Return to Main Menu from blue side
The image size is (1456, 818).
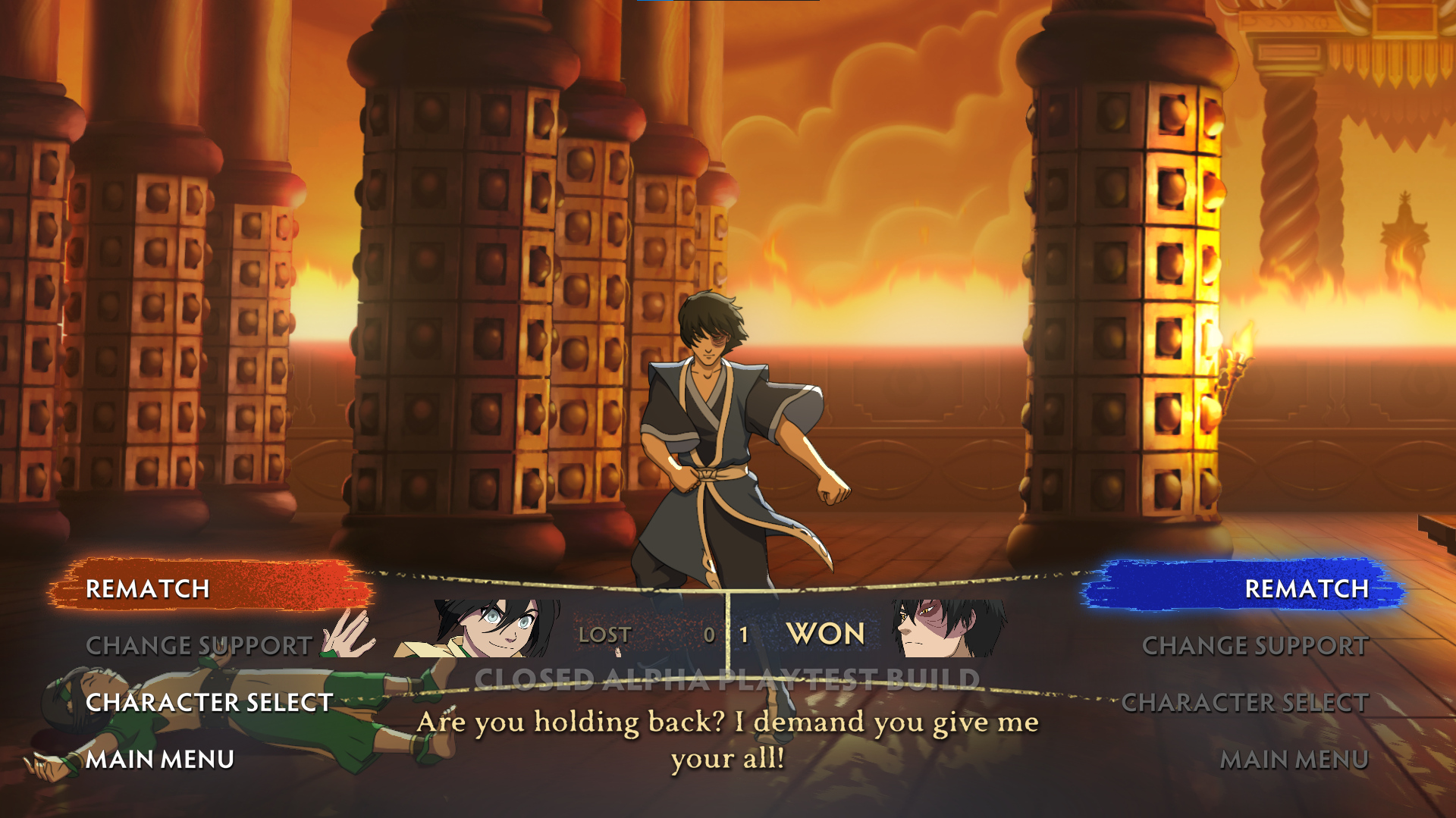tap(1294, 759)
